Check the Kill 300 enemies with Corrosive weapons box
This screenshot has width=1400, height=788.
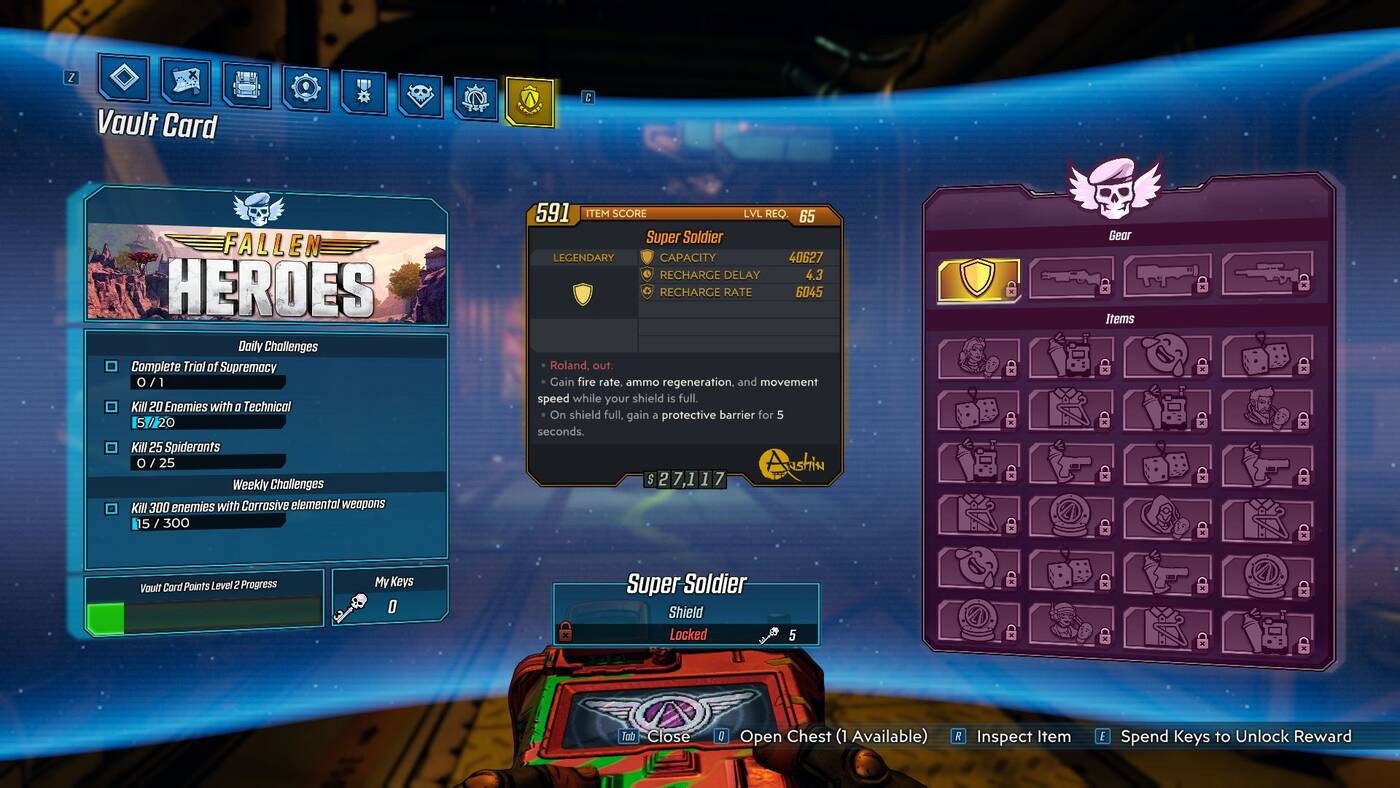111,506
